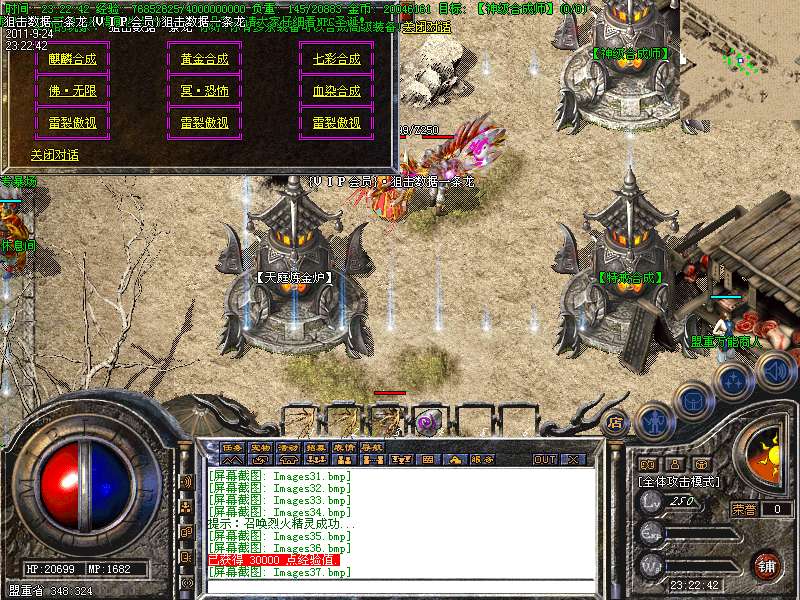Open the 表情 emotes tab
The width and height of the screenshot is (800, 600).
pos(344,447)
